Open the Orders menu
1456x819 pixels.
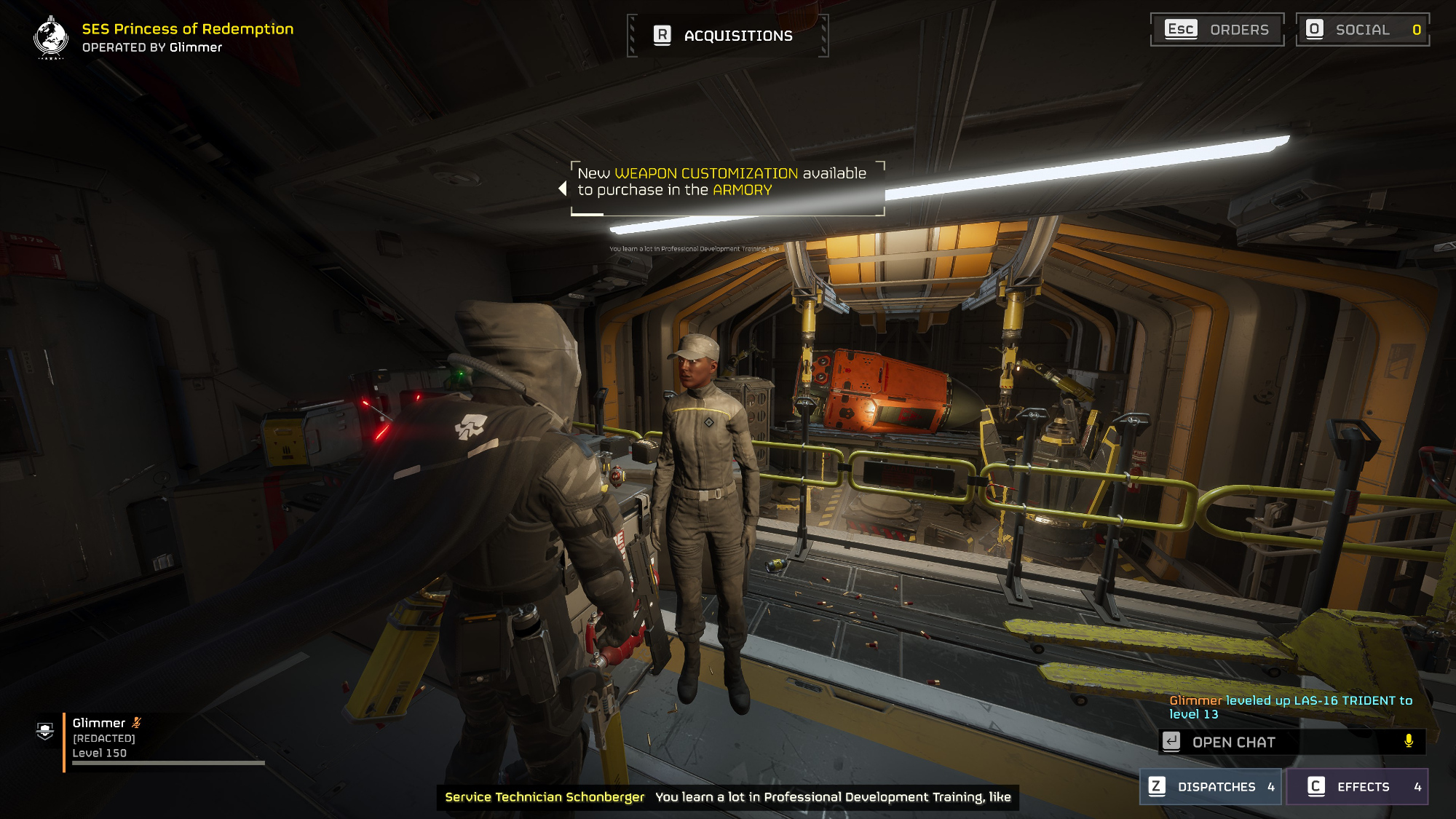[1217, 30]
